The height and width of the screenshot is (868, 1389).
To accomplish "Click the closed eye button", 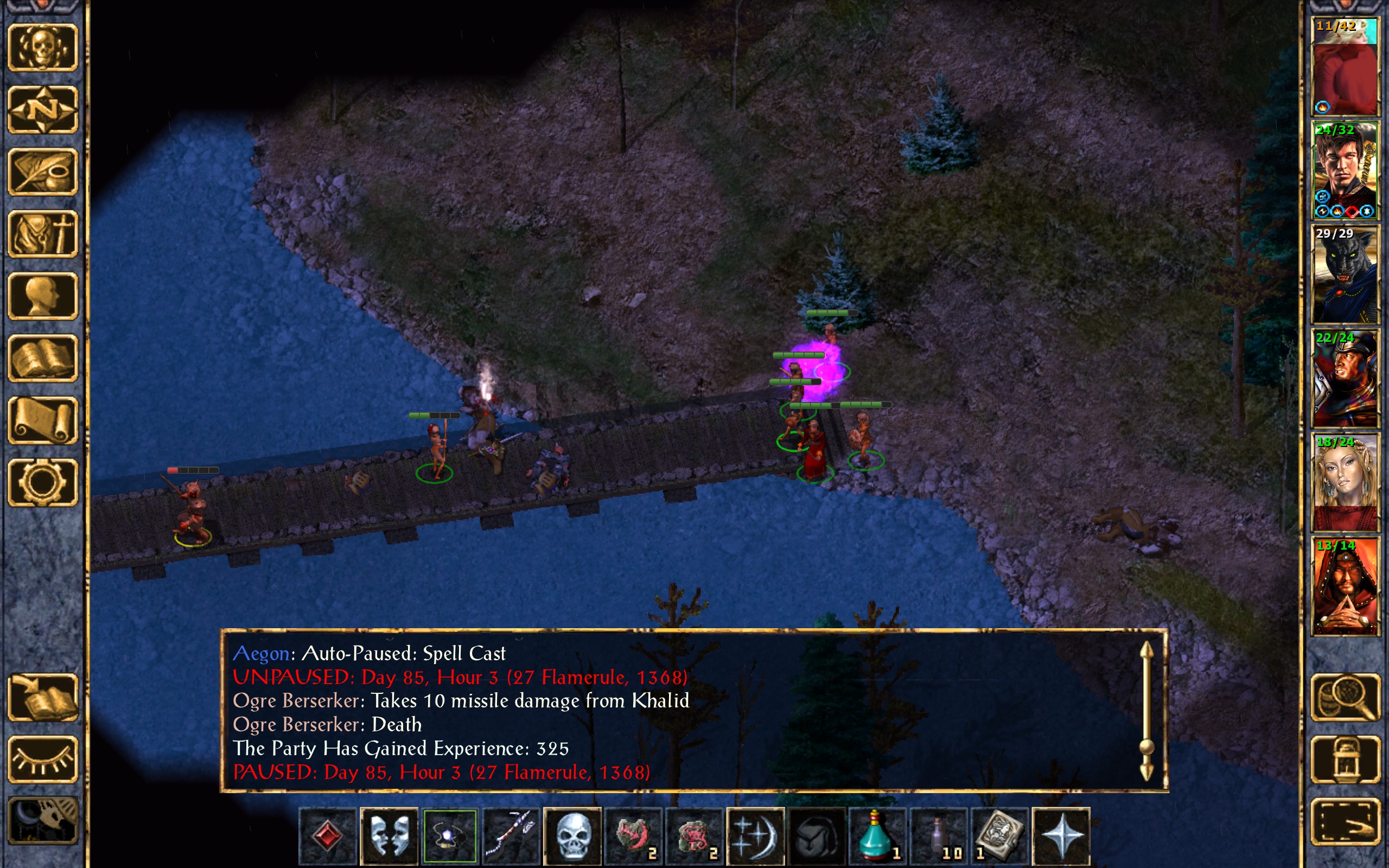I will tap(42, 759).
